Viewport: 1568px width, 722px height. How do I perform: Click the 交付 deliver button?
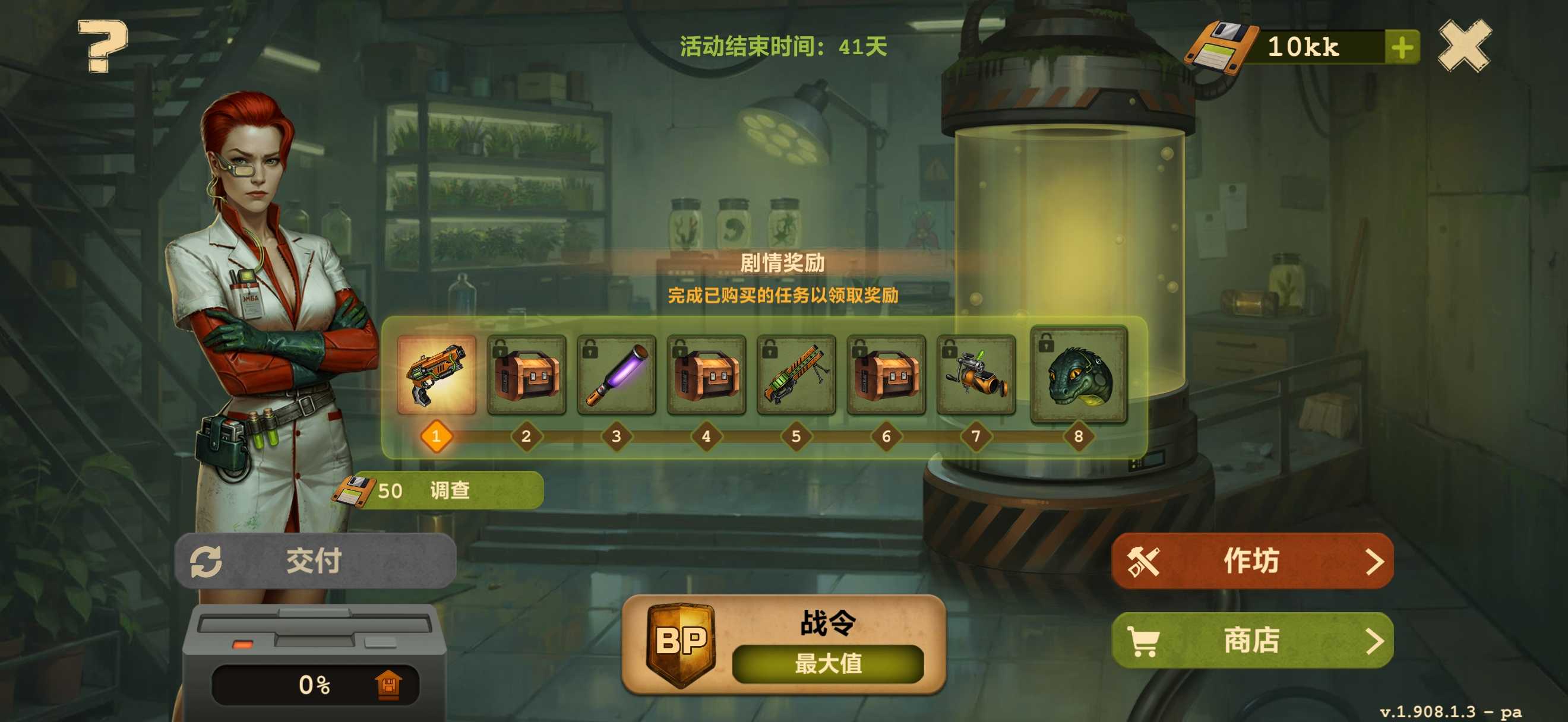(315, 560)
